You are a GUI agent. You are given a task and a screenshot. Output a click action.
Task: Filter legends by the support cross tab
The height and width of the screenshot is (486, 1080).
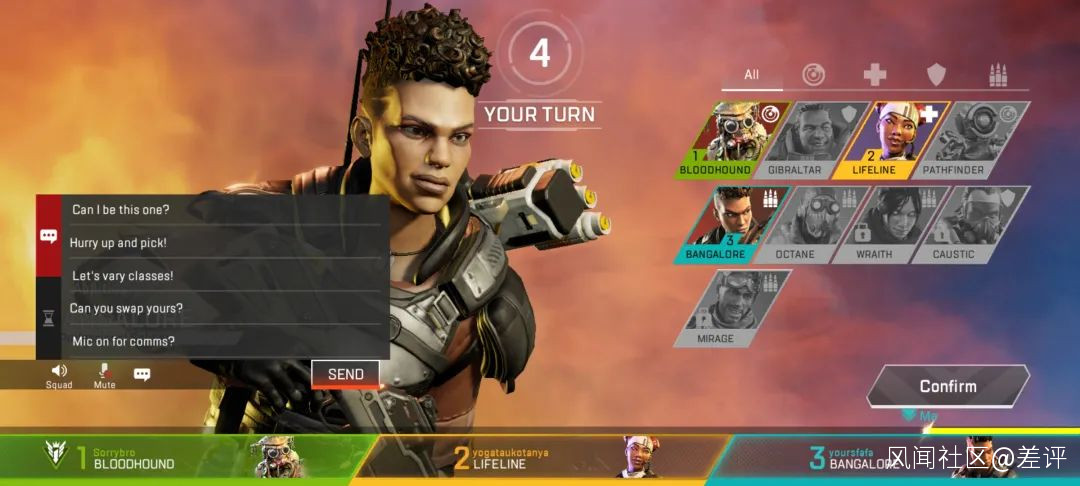[875, 75]
